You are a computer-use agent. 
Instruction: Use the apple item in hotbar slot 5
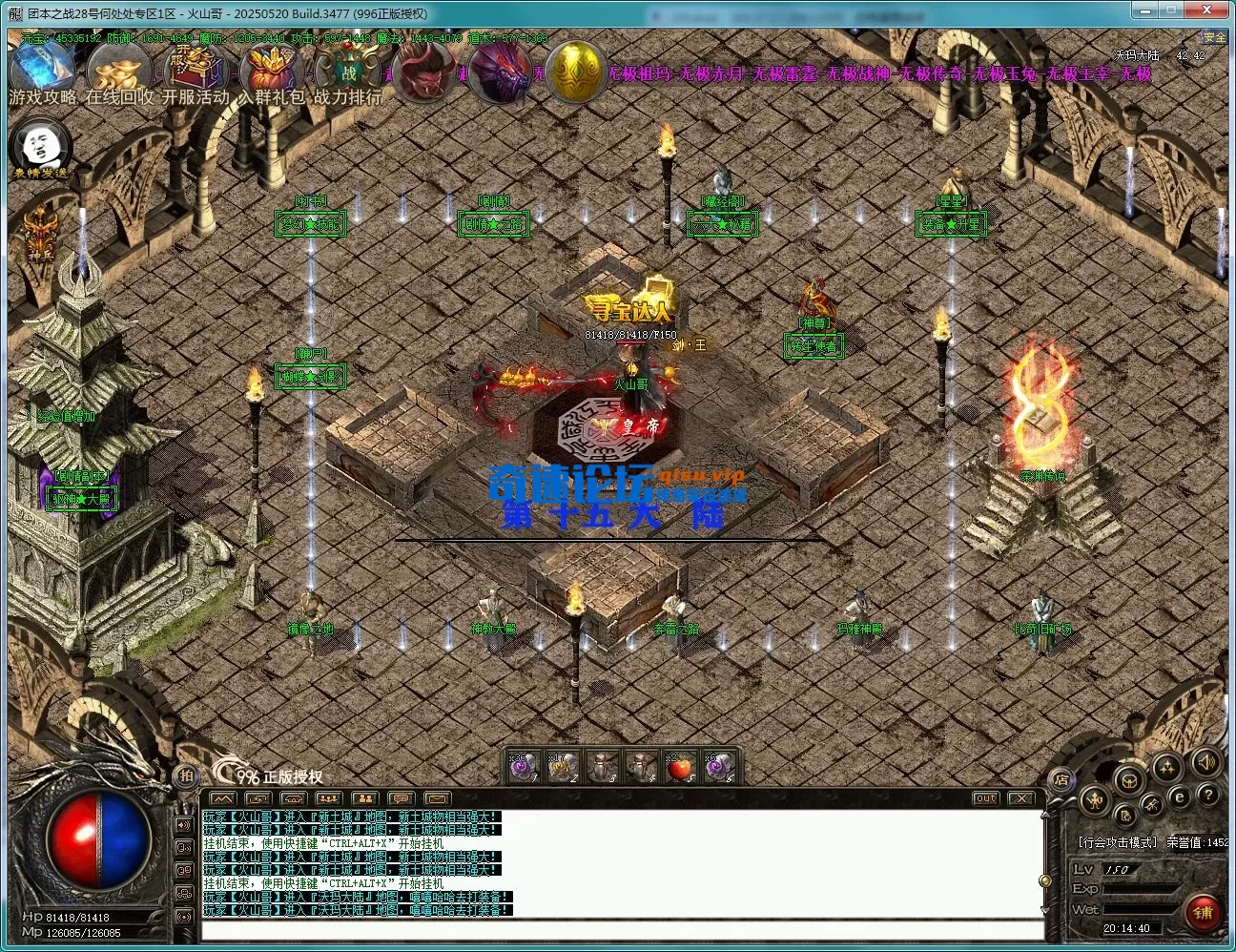coord(677,766)
